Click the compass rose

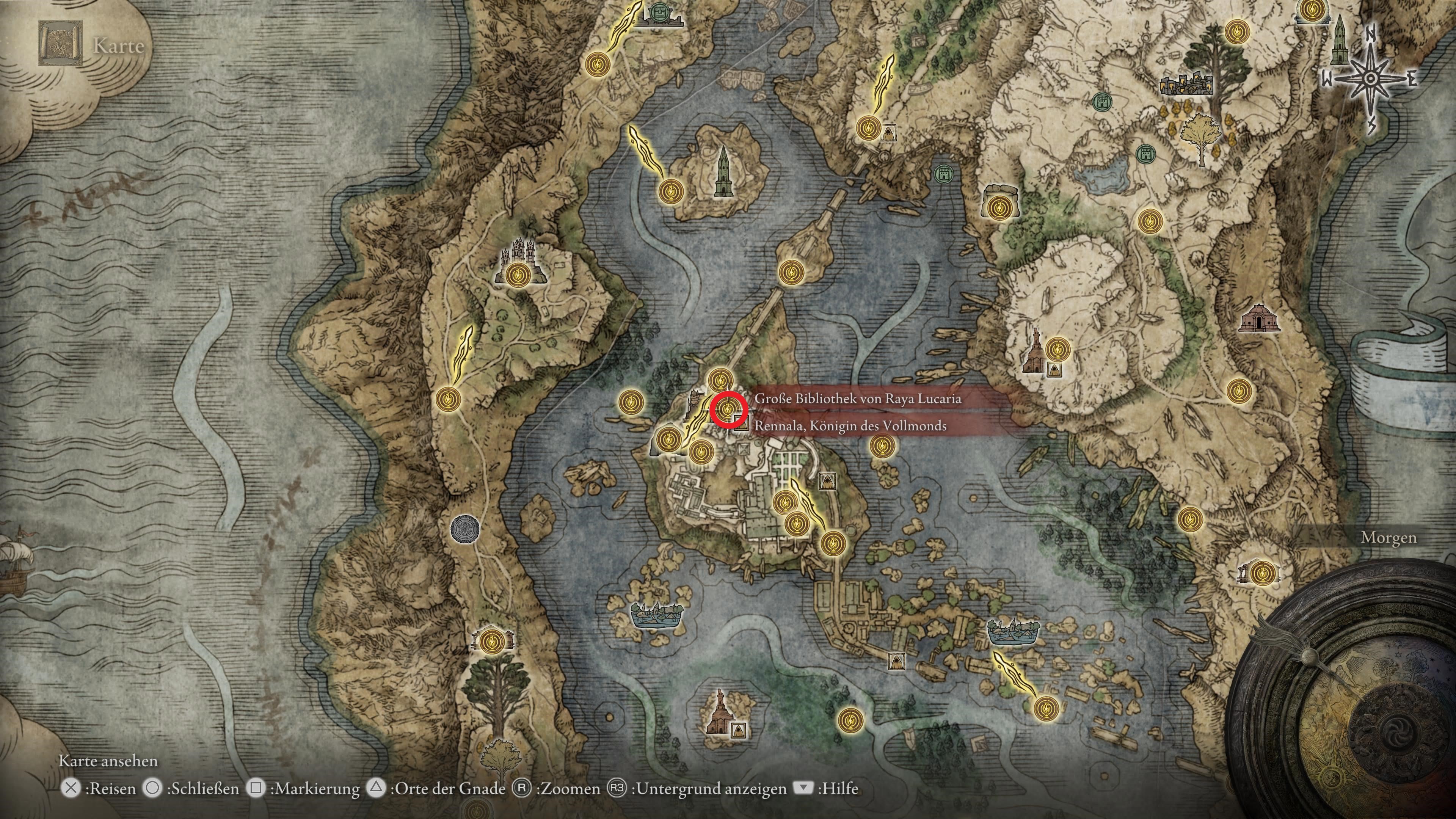(x=1369, y=80)
